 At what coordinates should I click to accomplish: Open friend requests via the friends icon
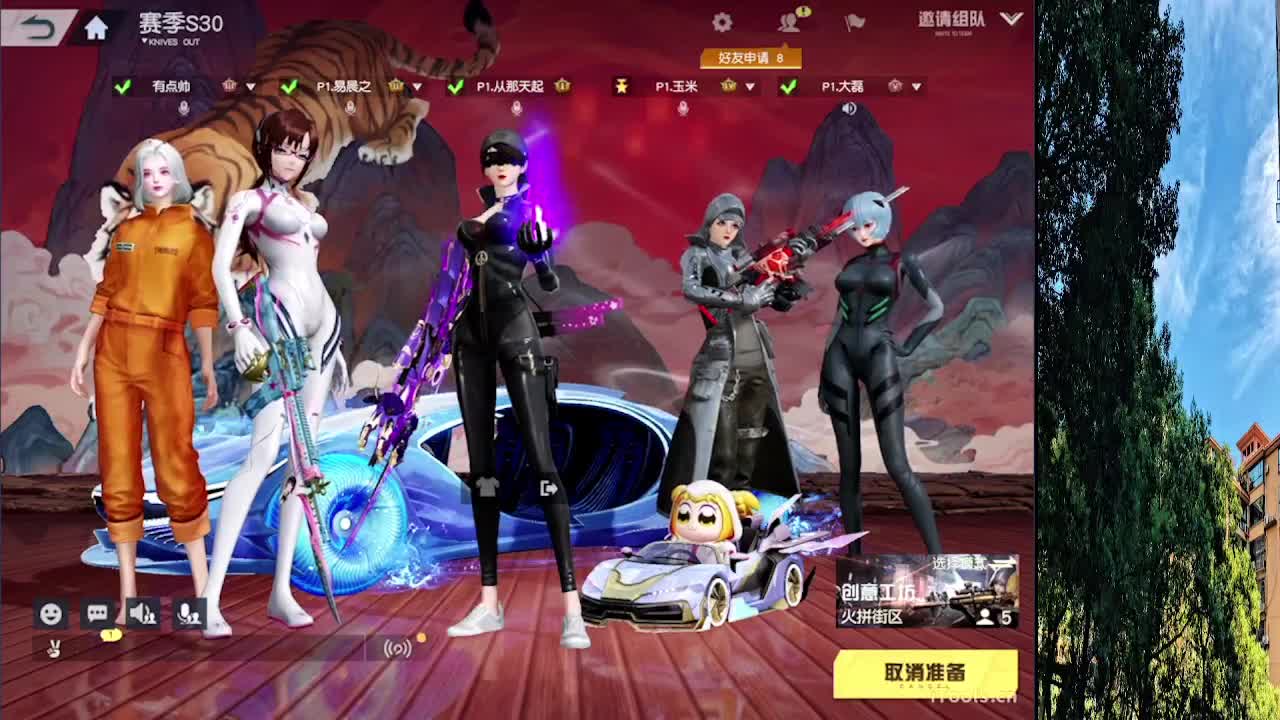pyautogui.click(x=791, y=20)
